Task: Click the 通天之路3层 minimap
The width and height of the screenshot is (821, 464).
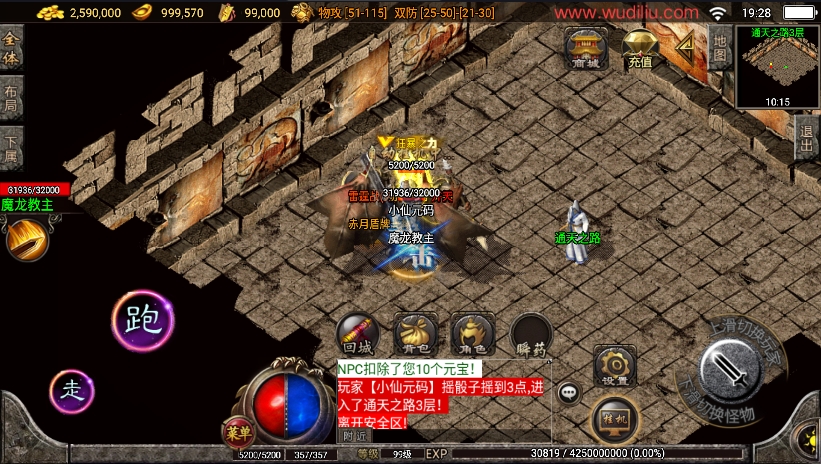Action: tap(777, 66)
